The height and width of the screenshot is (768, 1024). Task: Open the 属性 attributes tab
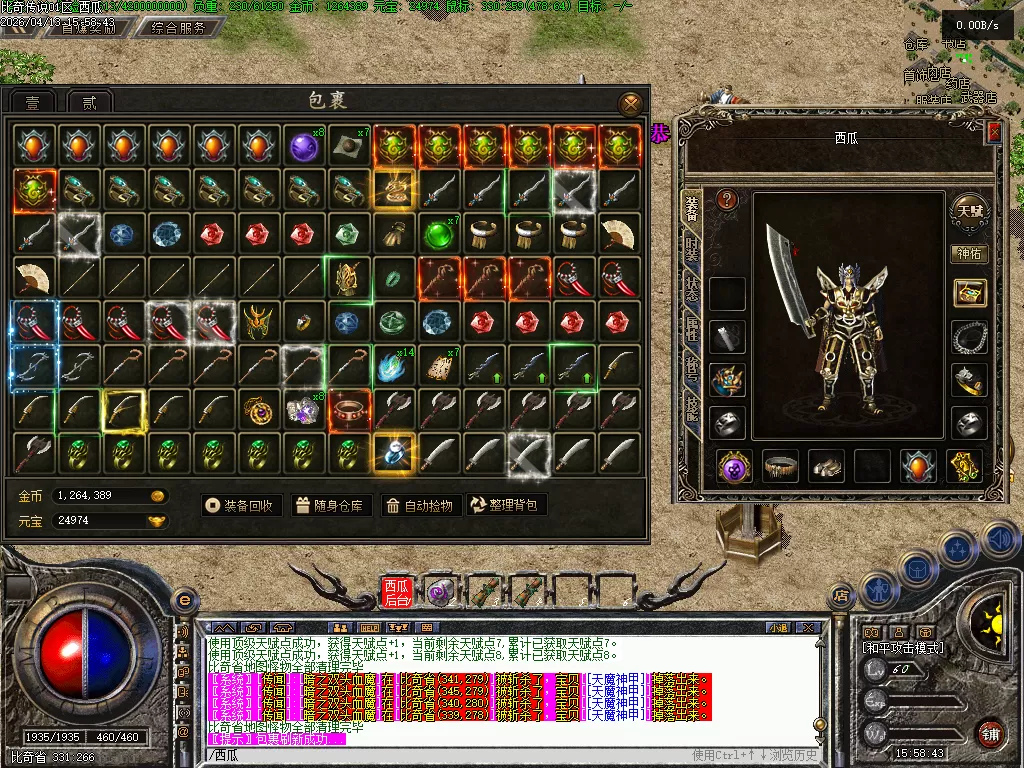tap(691, 328)
